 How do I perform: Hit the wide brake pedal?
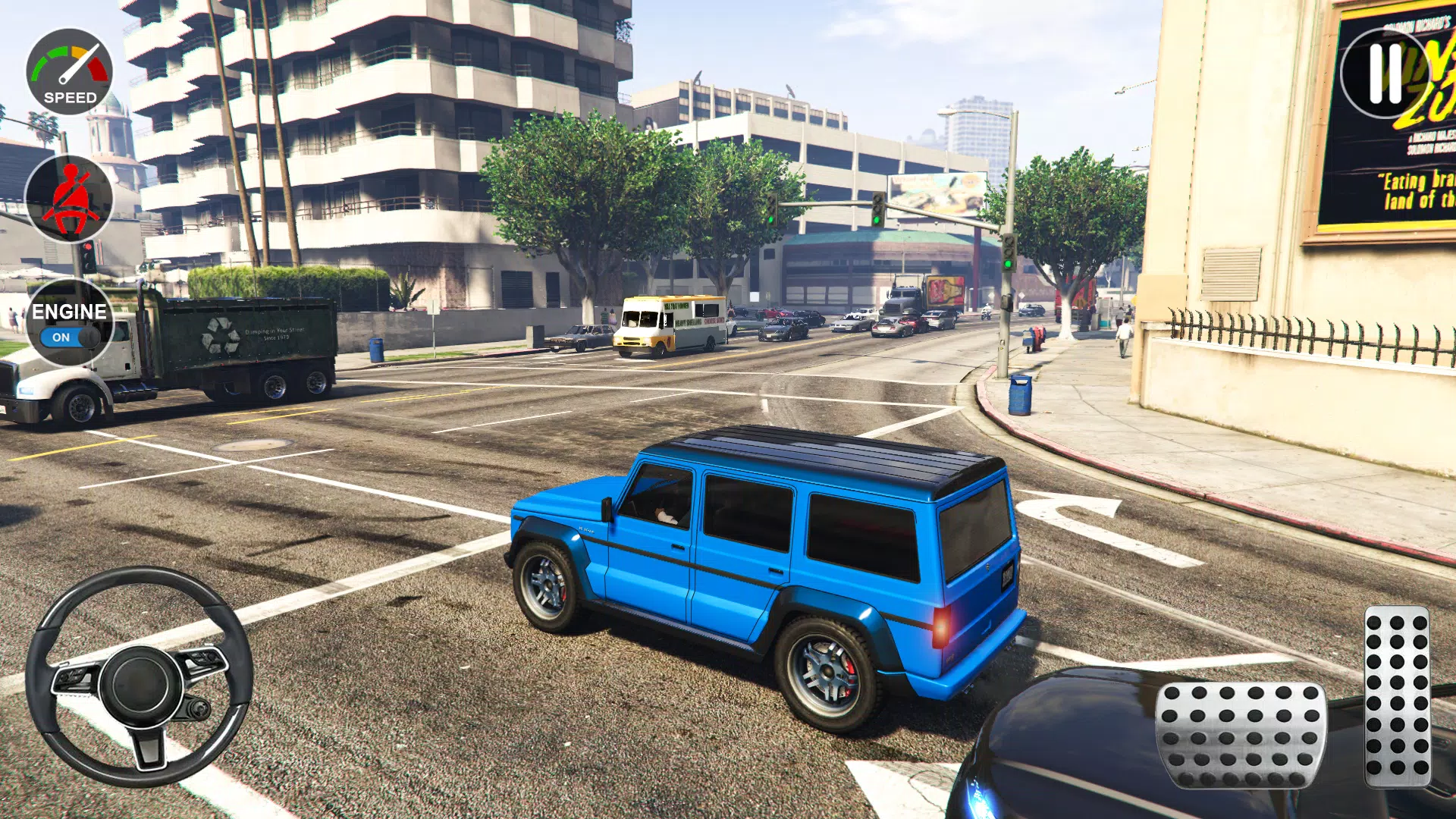pyautogui.click(x=1241, y=734)
